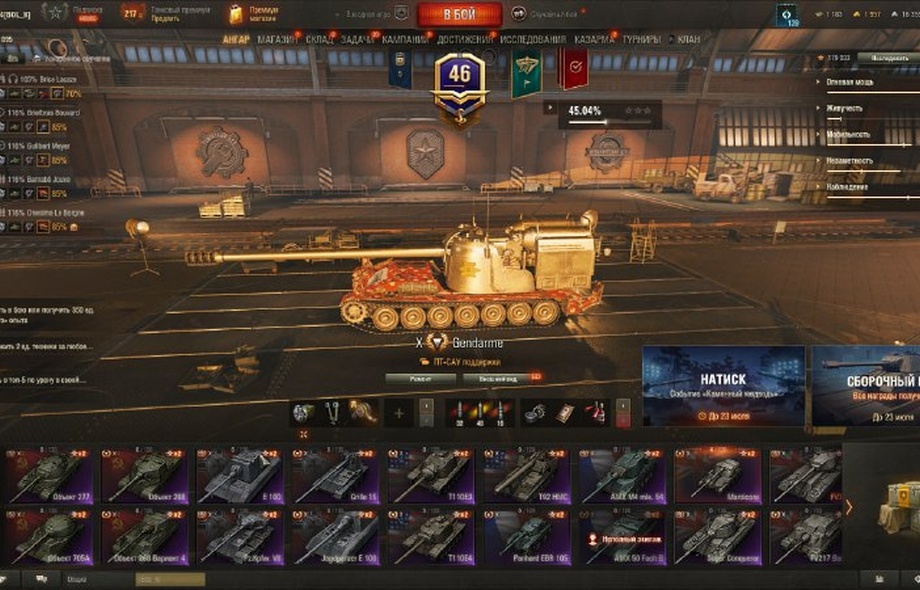Show the «Достижения» achievements tab

(464, 39)
